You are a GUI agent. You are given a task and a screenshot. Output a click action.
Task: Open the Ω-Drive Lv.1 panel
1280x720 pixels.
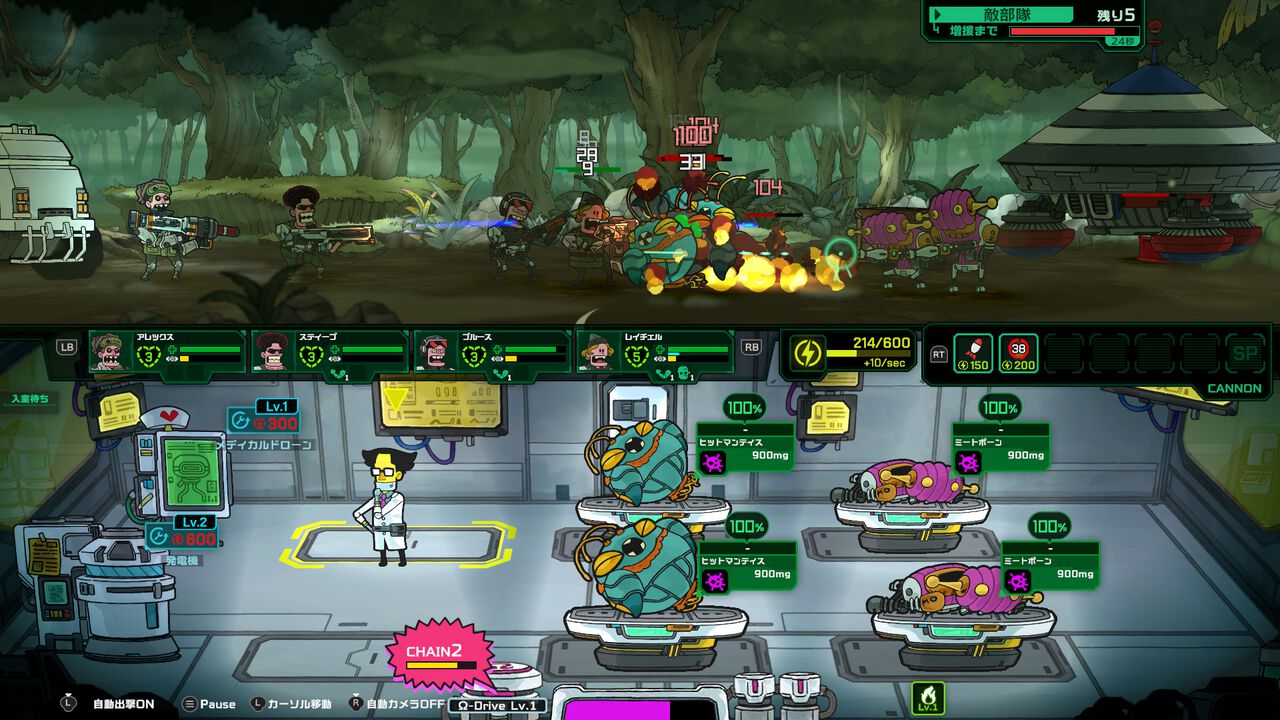tap(497, 705)
